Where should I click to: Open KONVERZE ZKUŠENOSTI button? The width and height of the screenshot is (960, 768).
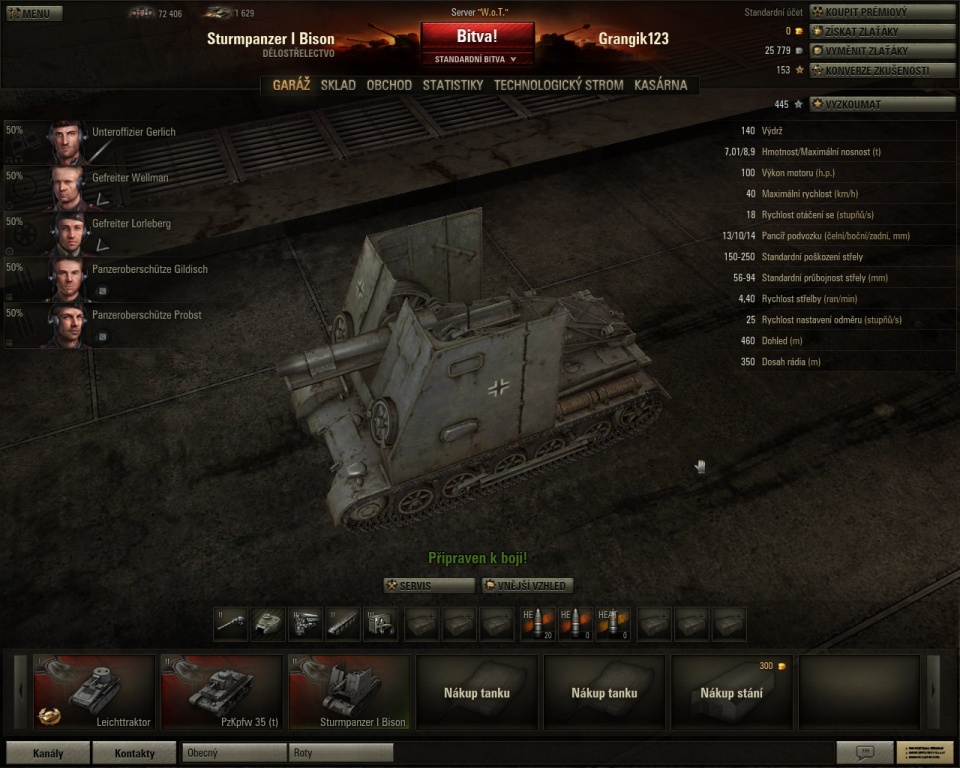[x=868, y=70]
